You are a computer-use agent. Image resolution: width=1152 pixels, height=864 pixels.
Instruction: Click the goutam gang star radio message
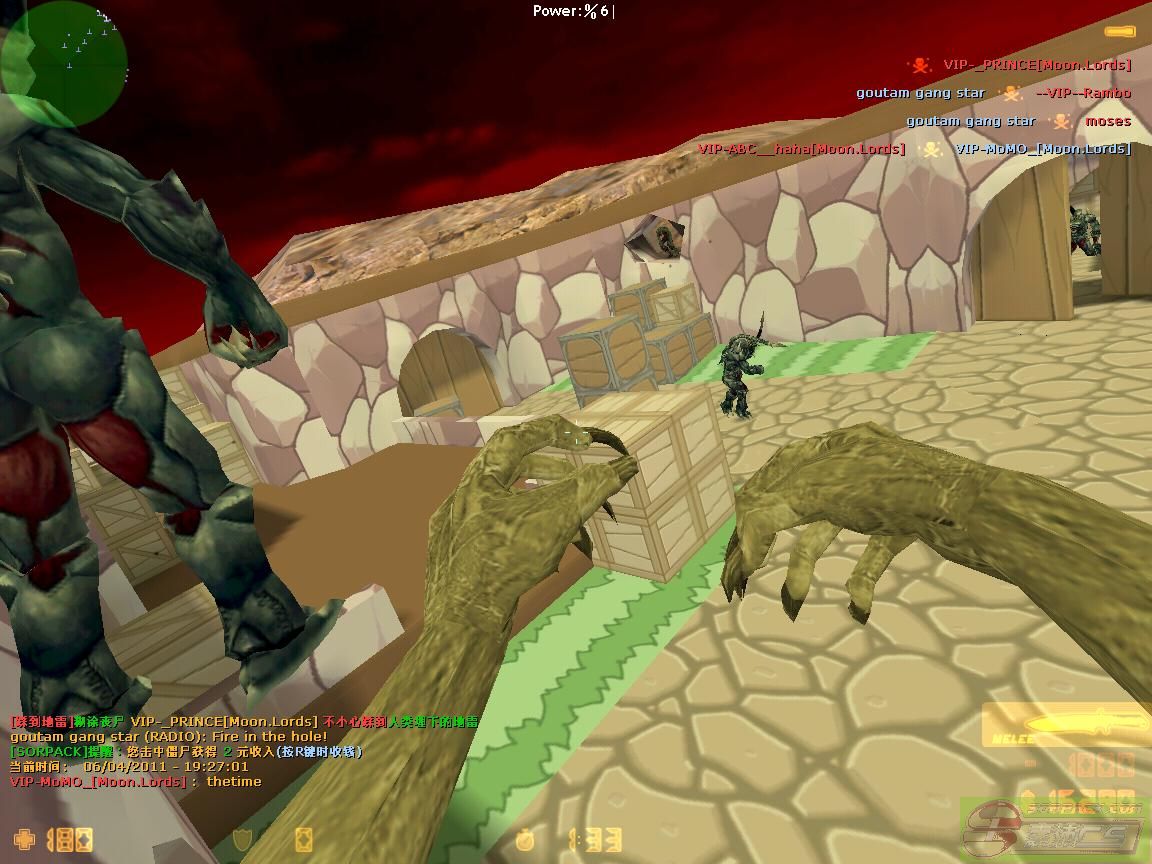[x=168, y=736]
